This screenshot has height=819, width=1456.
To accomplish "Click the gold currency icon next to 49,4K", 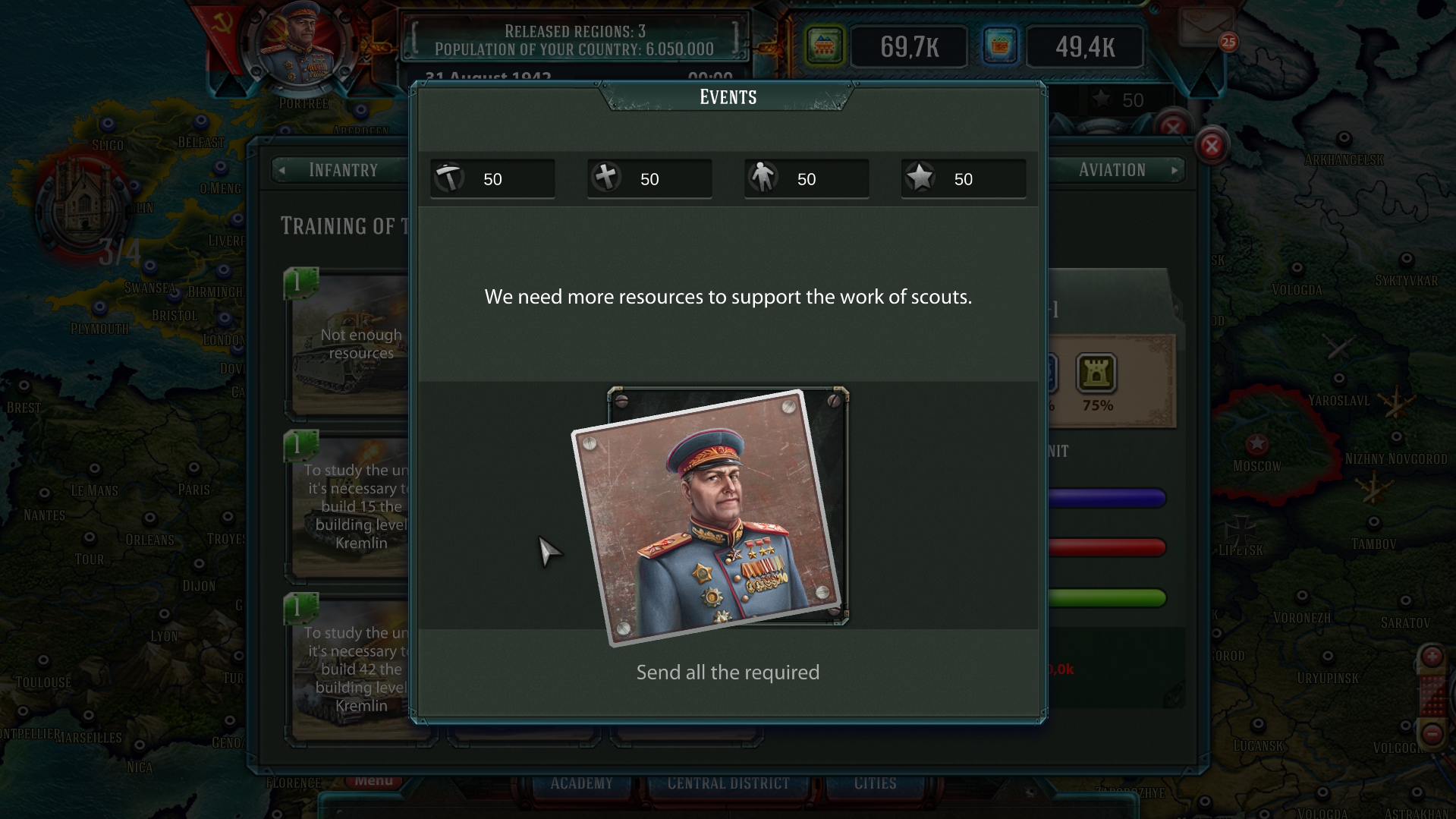I will pos(1002,46).
